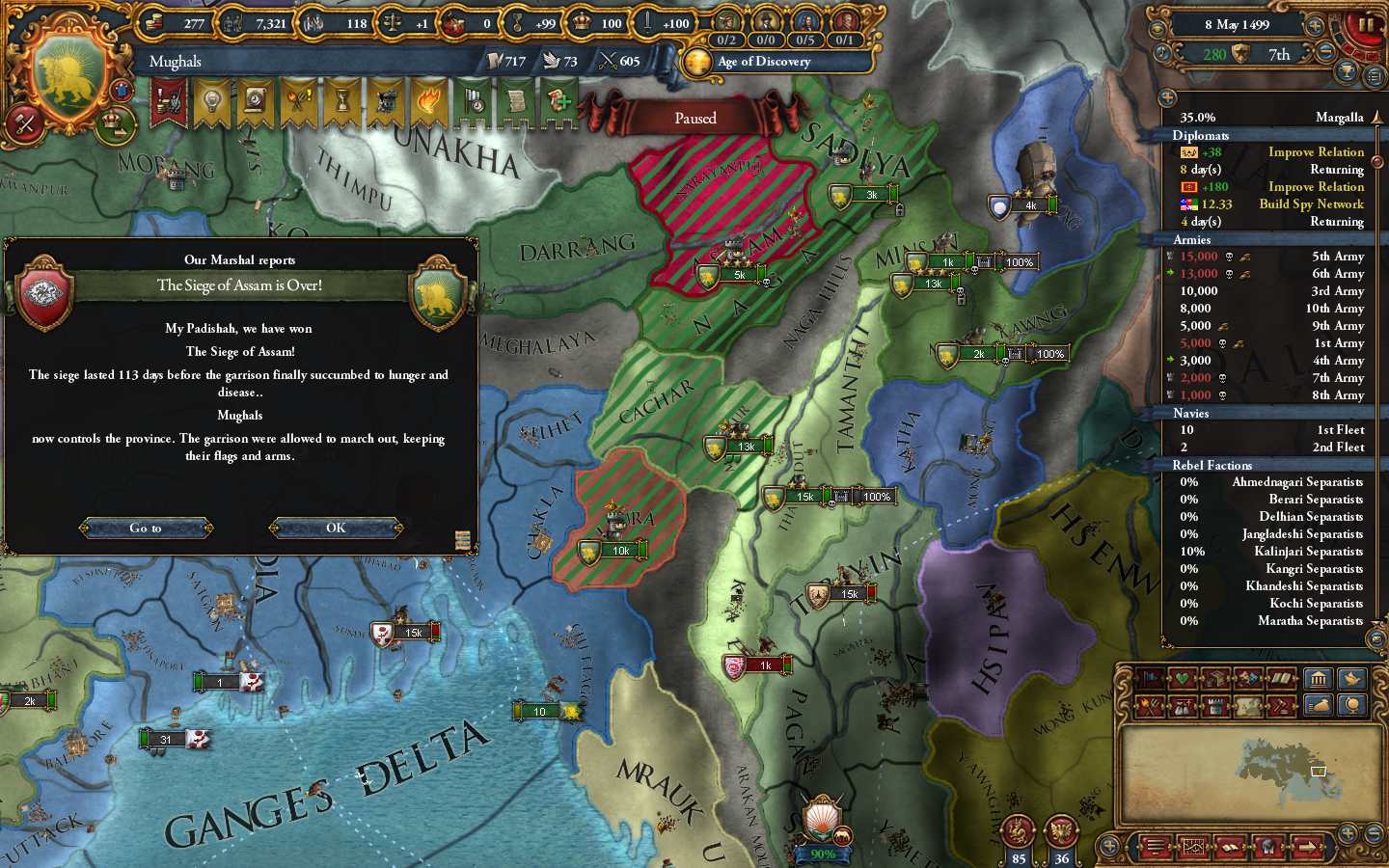Open the macro-builder temple icon
The image size is (1389, 868).
1320,678
